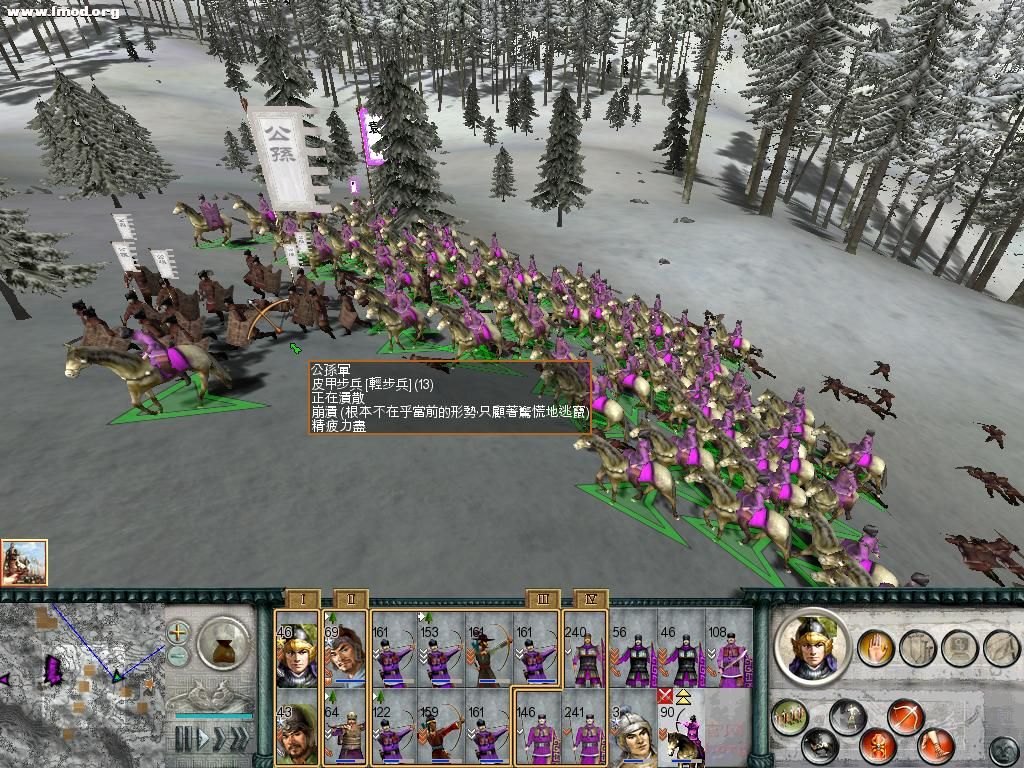Toggle run mode with sandal foot icon
This screenshot has height=768, width=1024.
click(938, 745)
